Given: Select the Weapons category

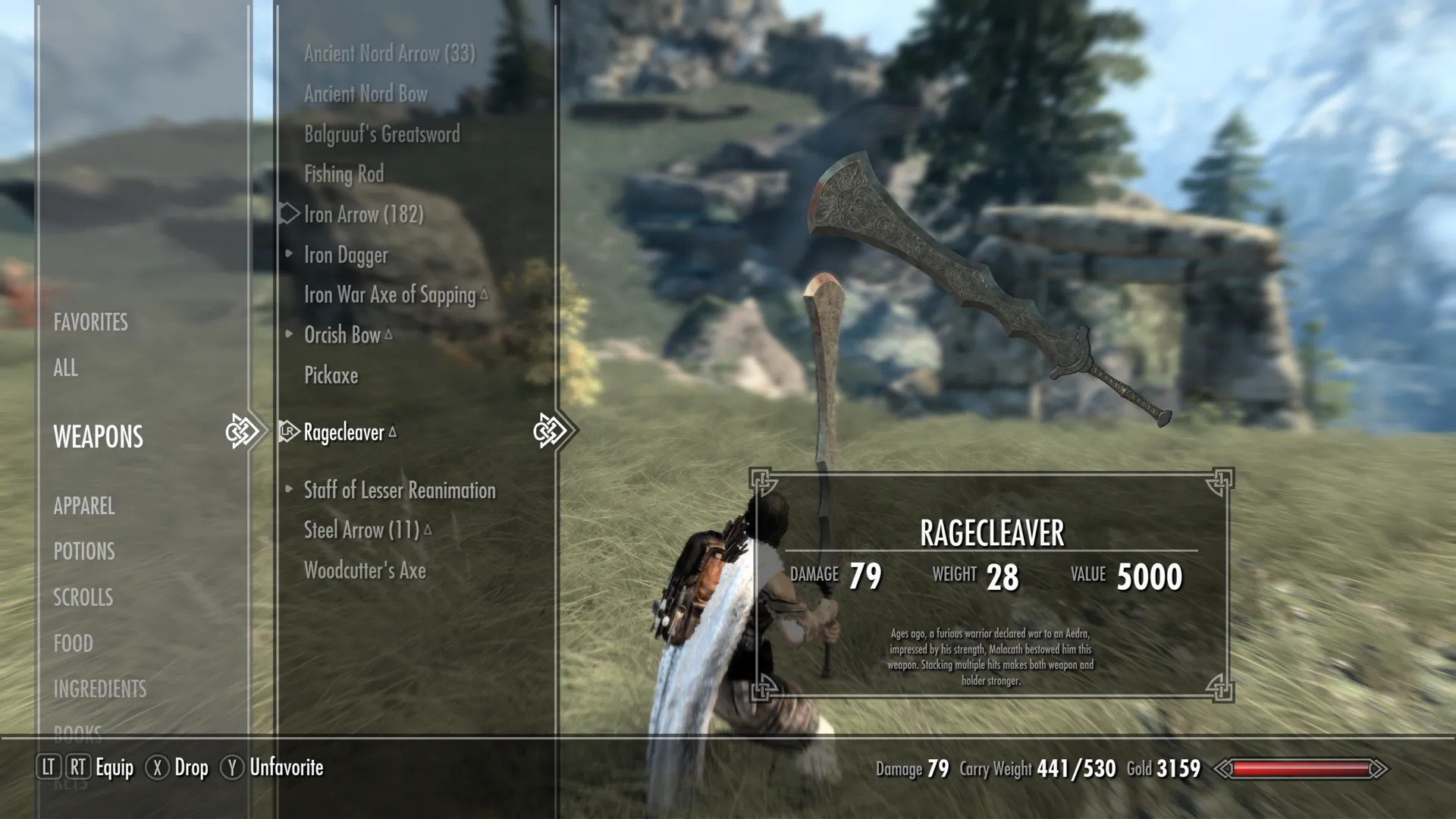Looking at the screenshot, I should point(98,437).
